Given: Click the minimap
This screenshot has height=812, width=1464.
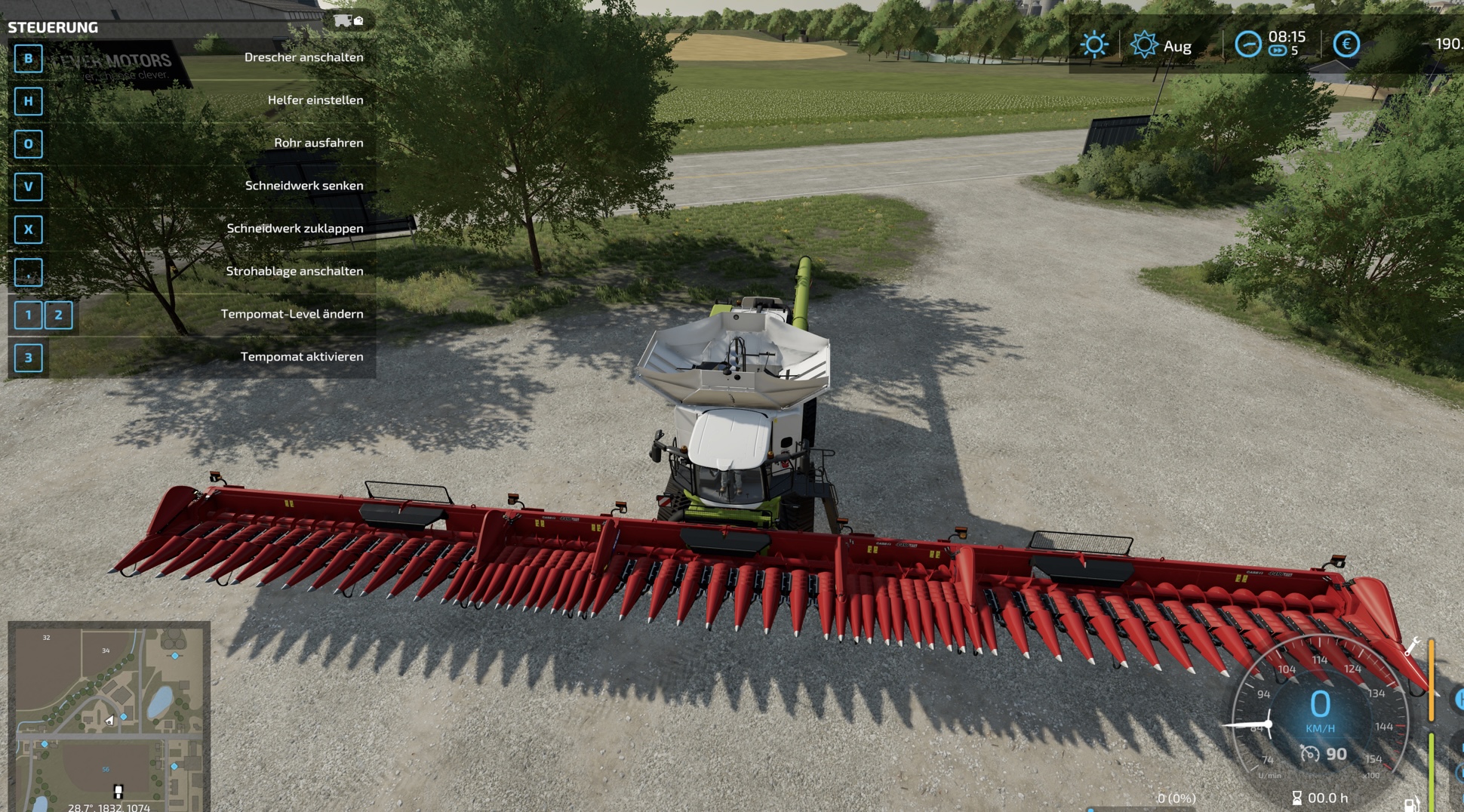Looking at the screenshot, I should [x=109, y=715].
